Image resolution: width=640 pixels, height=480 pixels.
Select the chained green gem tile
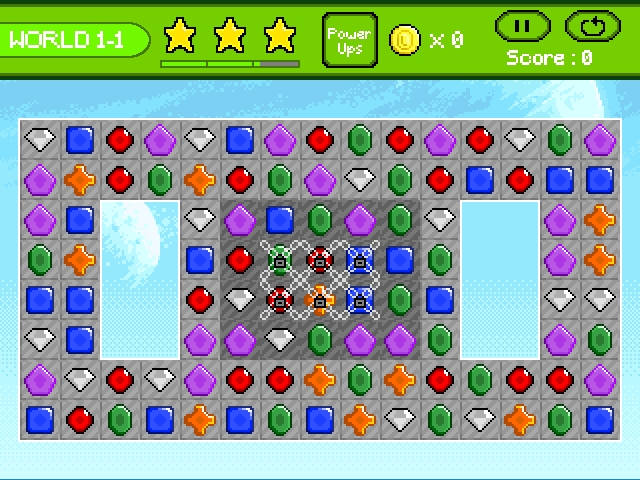(280, 260)
